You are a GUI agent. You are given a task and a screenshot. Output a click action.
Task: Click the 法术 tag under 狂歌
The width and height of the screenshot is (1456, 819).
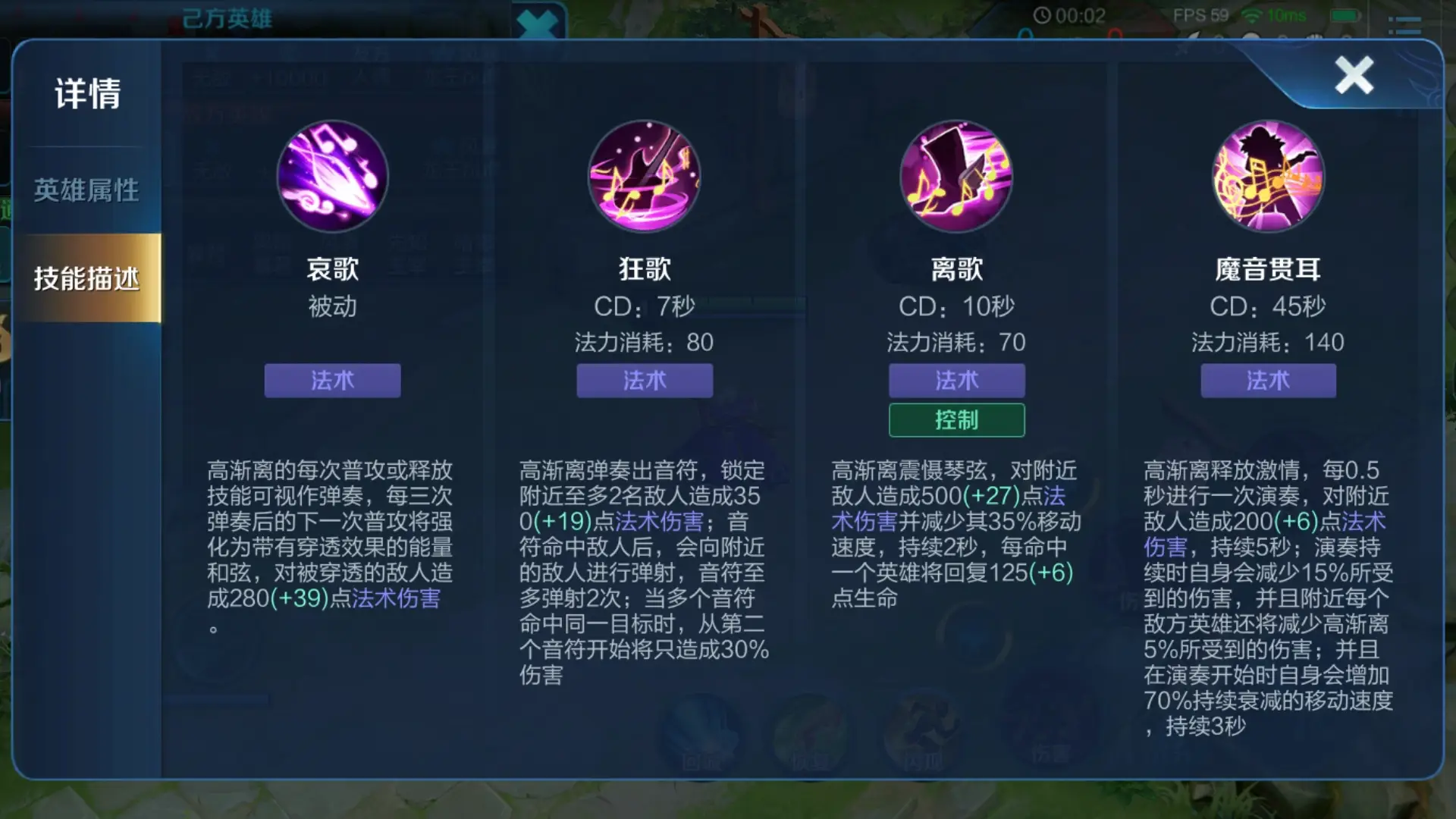tap(644, 381)
